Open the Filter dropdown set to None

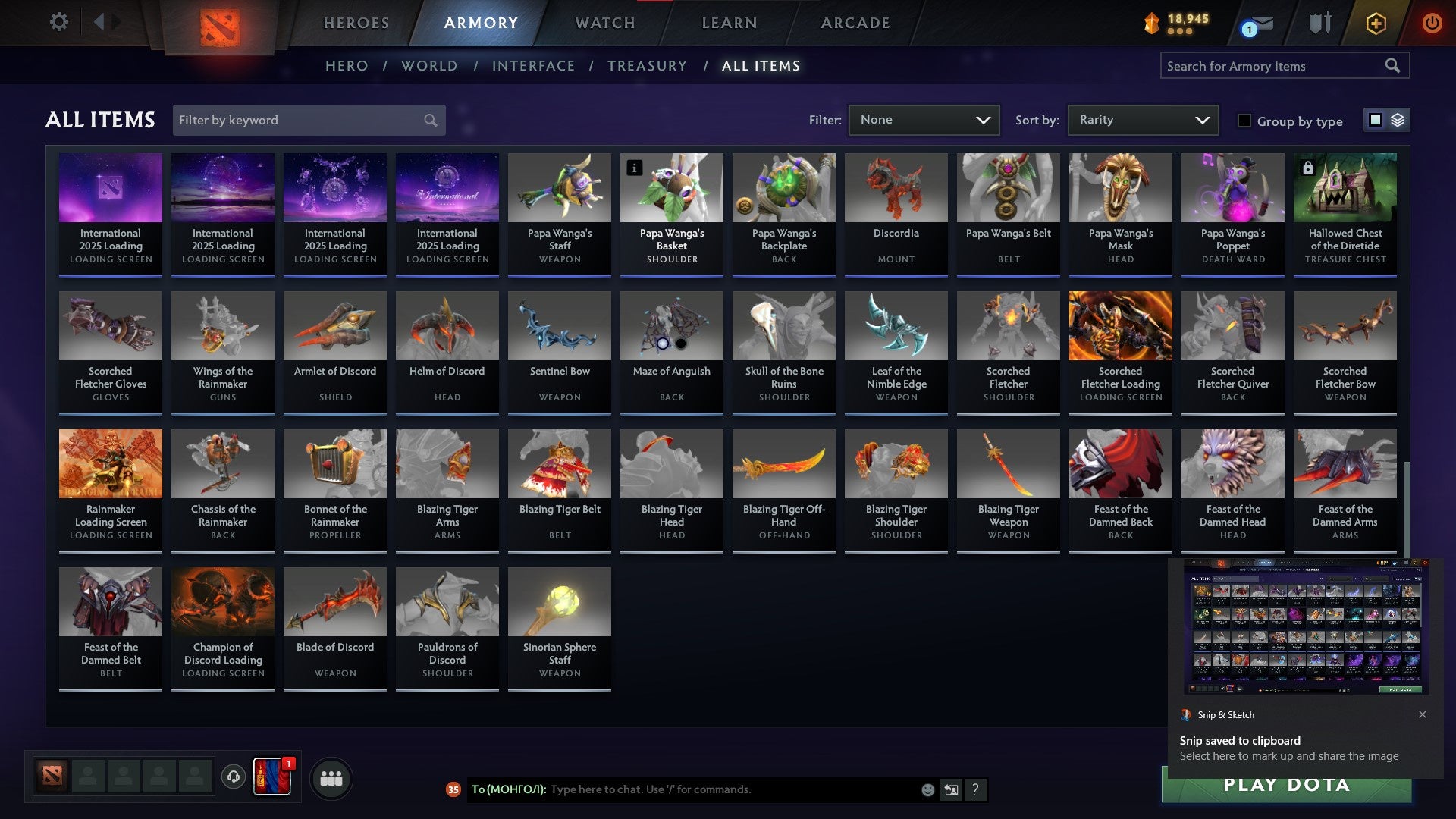[x=924, y=119]
